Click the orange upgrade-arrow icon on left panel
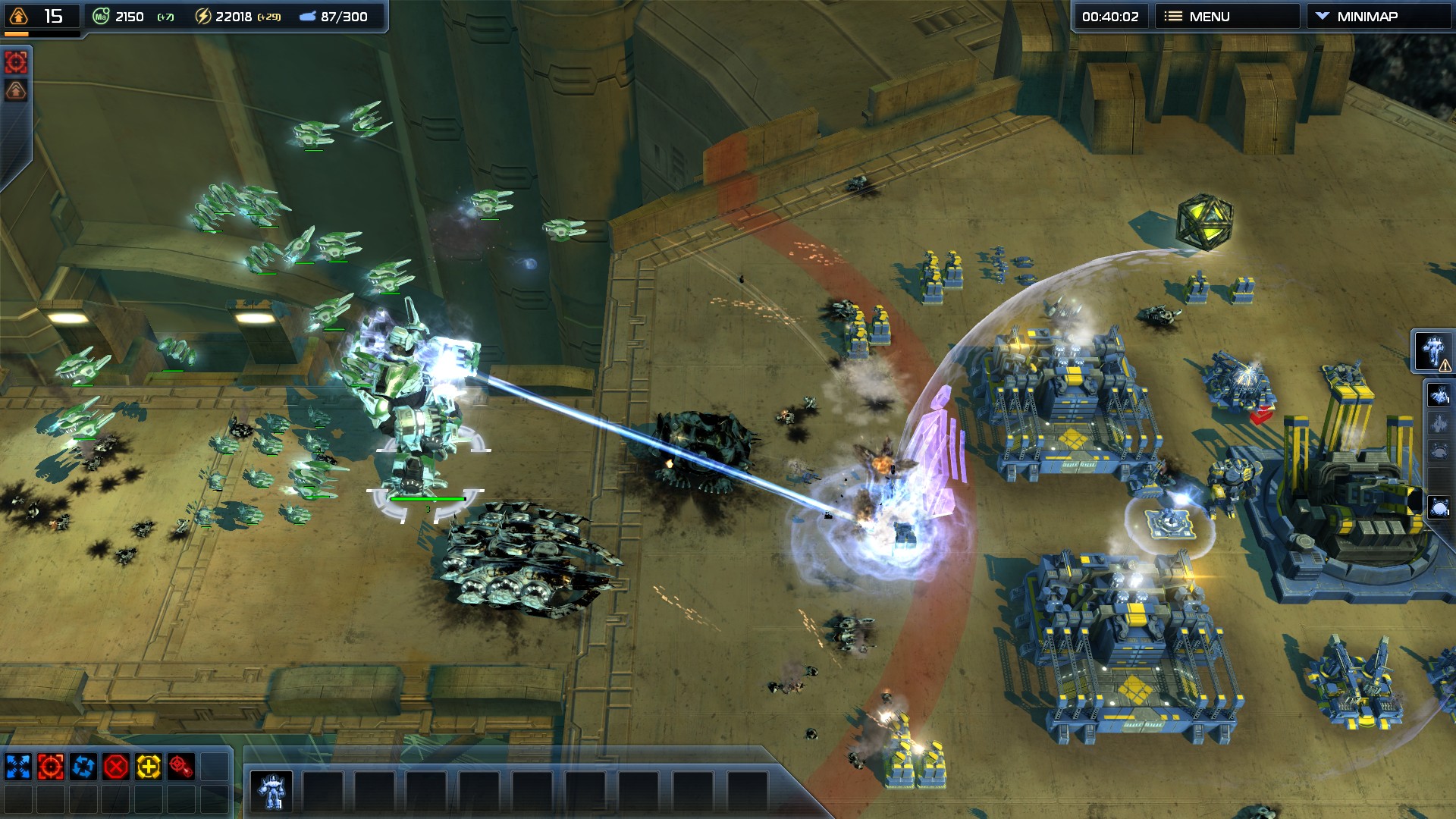 pyautogui.click(x=16, y=91)
